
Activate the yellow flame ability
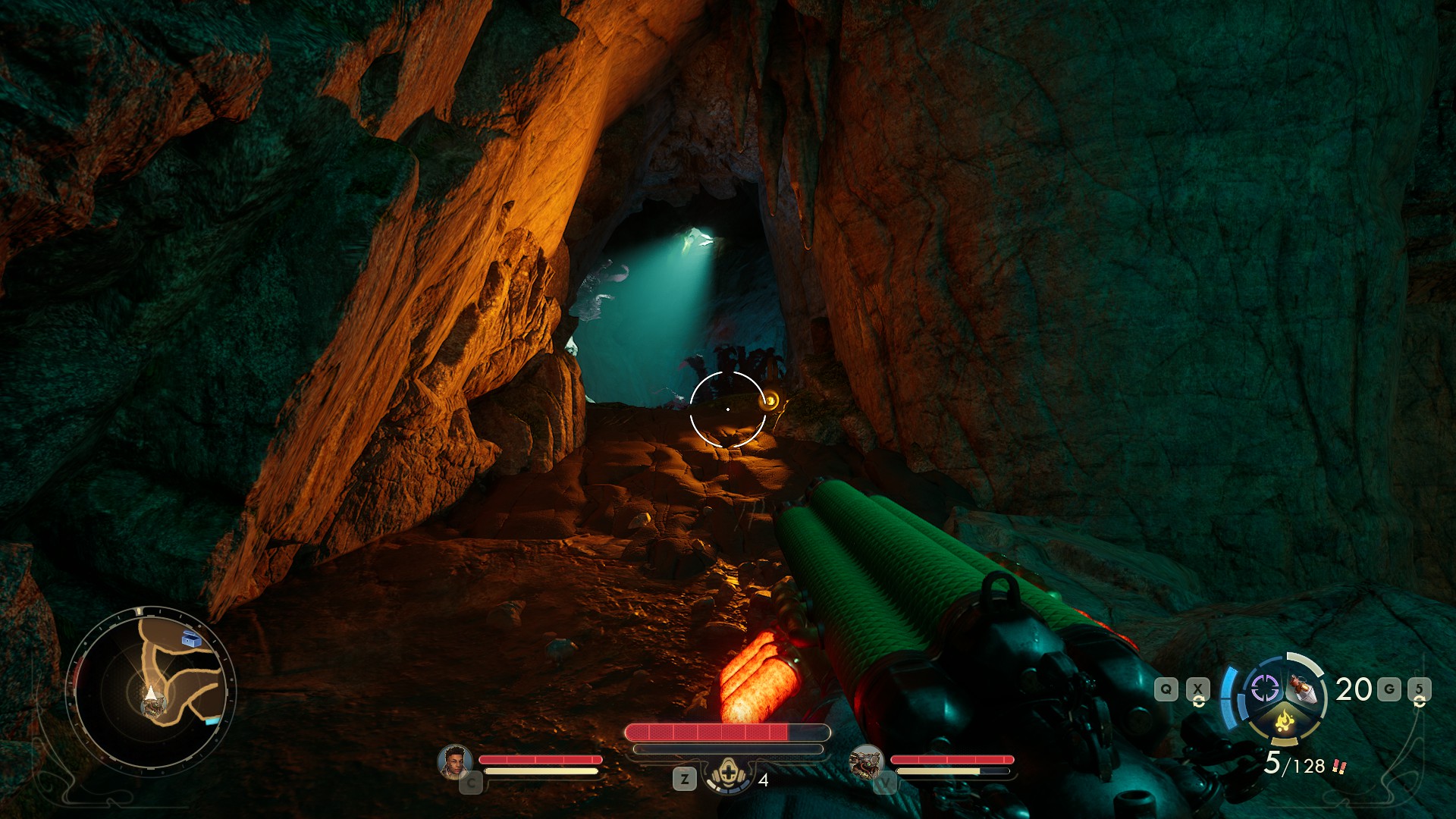[x=1284, y=720]
